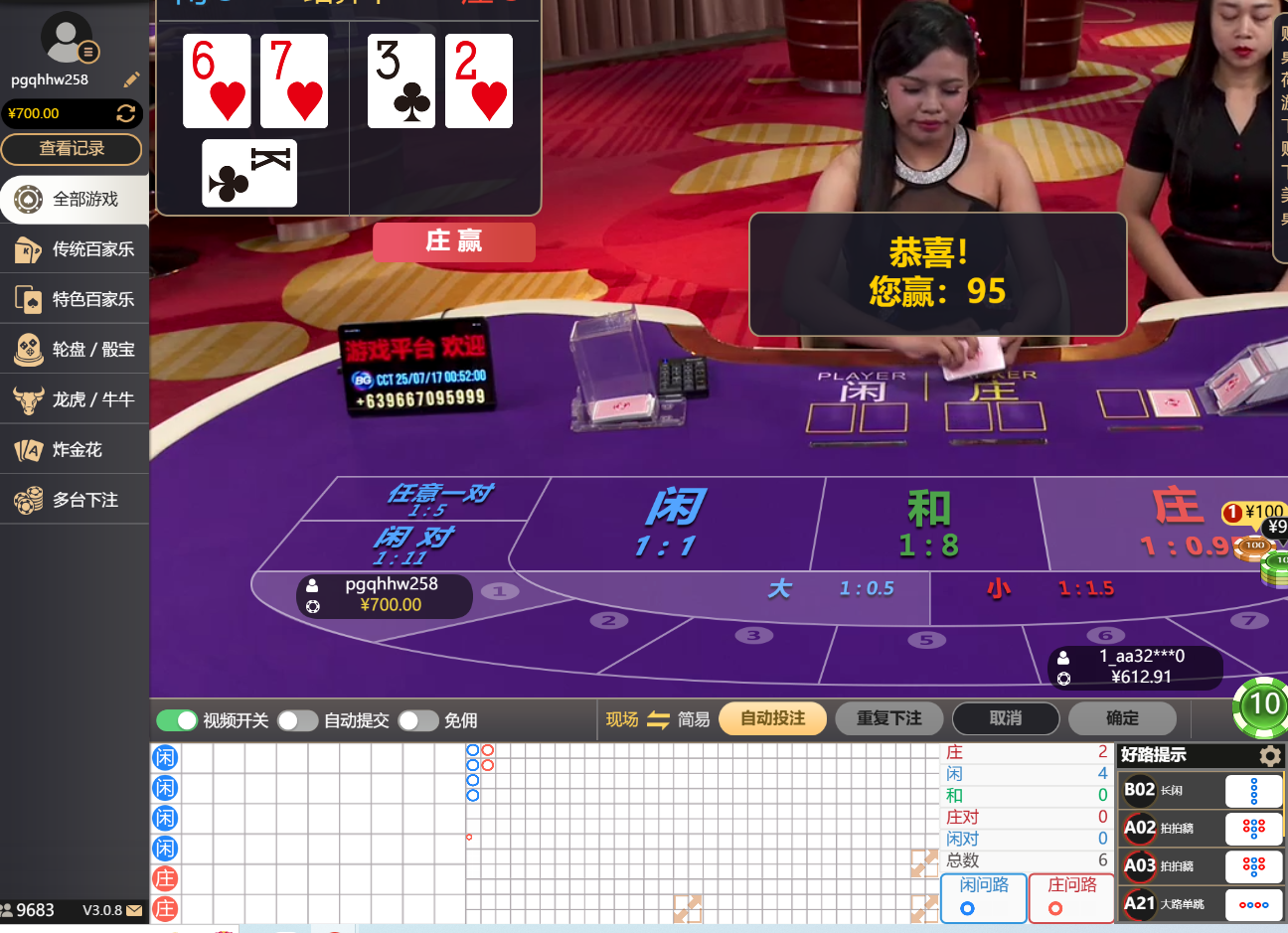Image resolution: width=1288 pixels, height=933 pixels.
Task: Open settings gear on 好路提示 panel
Action: pyautogui.click(x=1269, y=755)
